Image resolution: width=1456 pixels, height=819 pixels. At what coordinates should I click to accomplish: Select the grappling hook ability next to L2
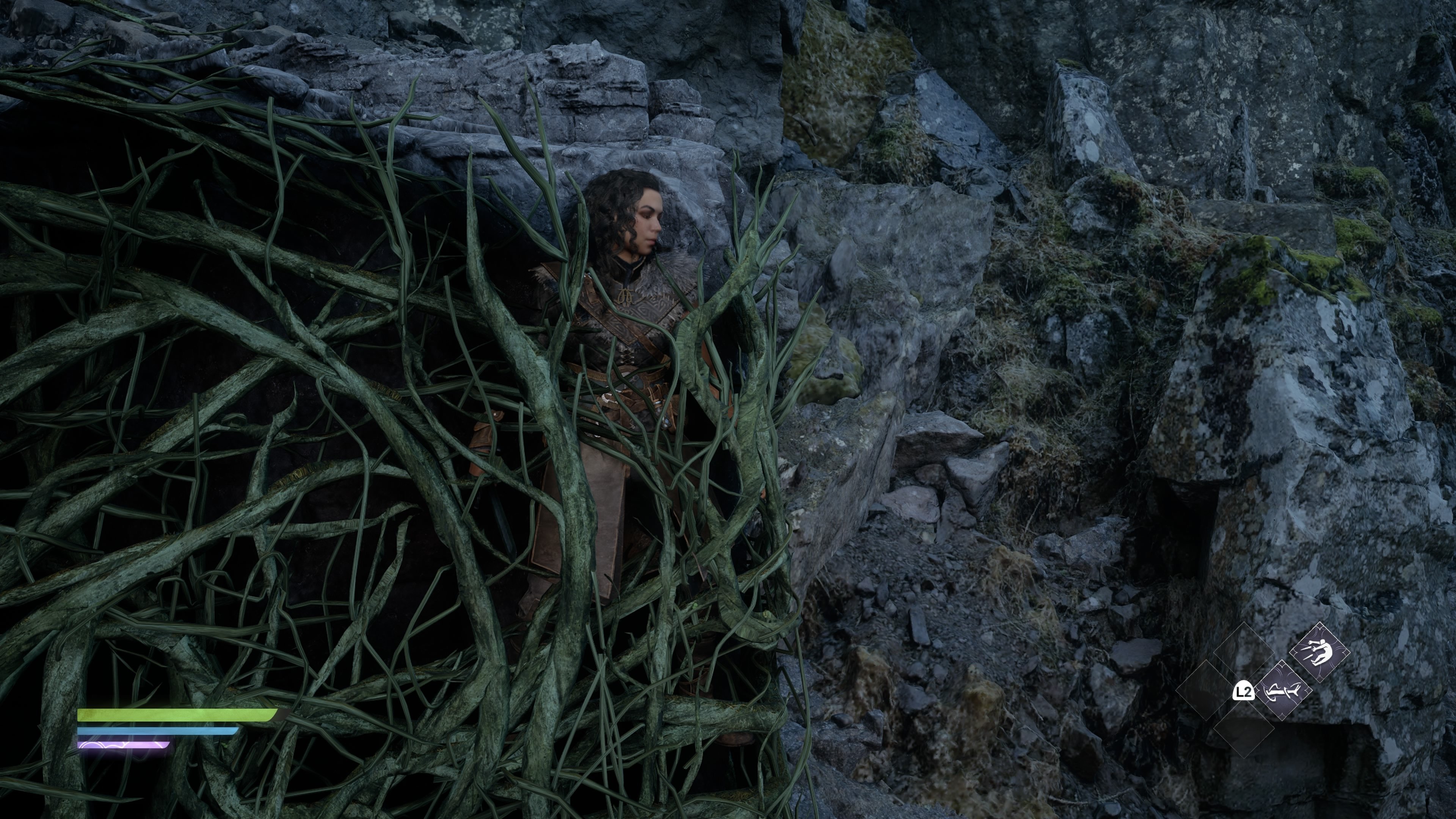point(1284,691)
